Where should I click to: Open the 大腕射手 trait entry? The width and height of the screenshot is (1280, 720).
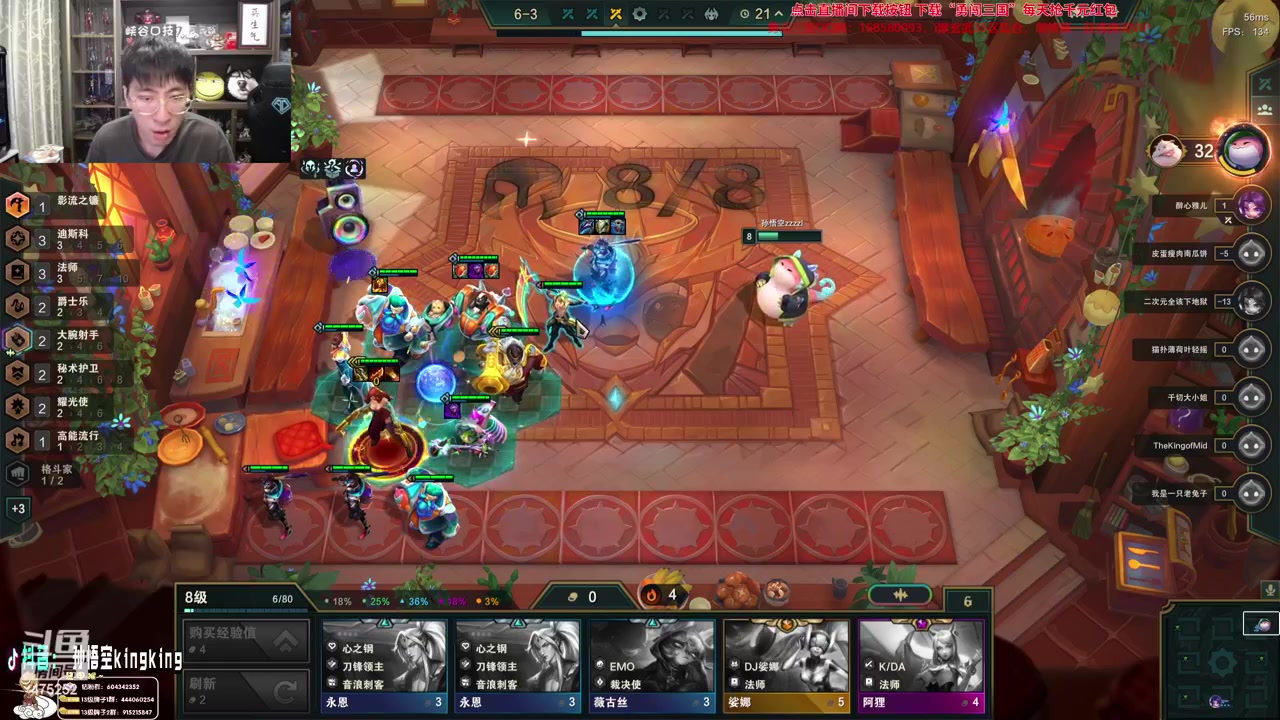coord(60,340)
